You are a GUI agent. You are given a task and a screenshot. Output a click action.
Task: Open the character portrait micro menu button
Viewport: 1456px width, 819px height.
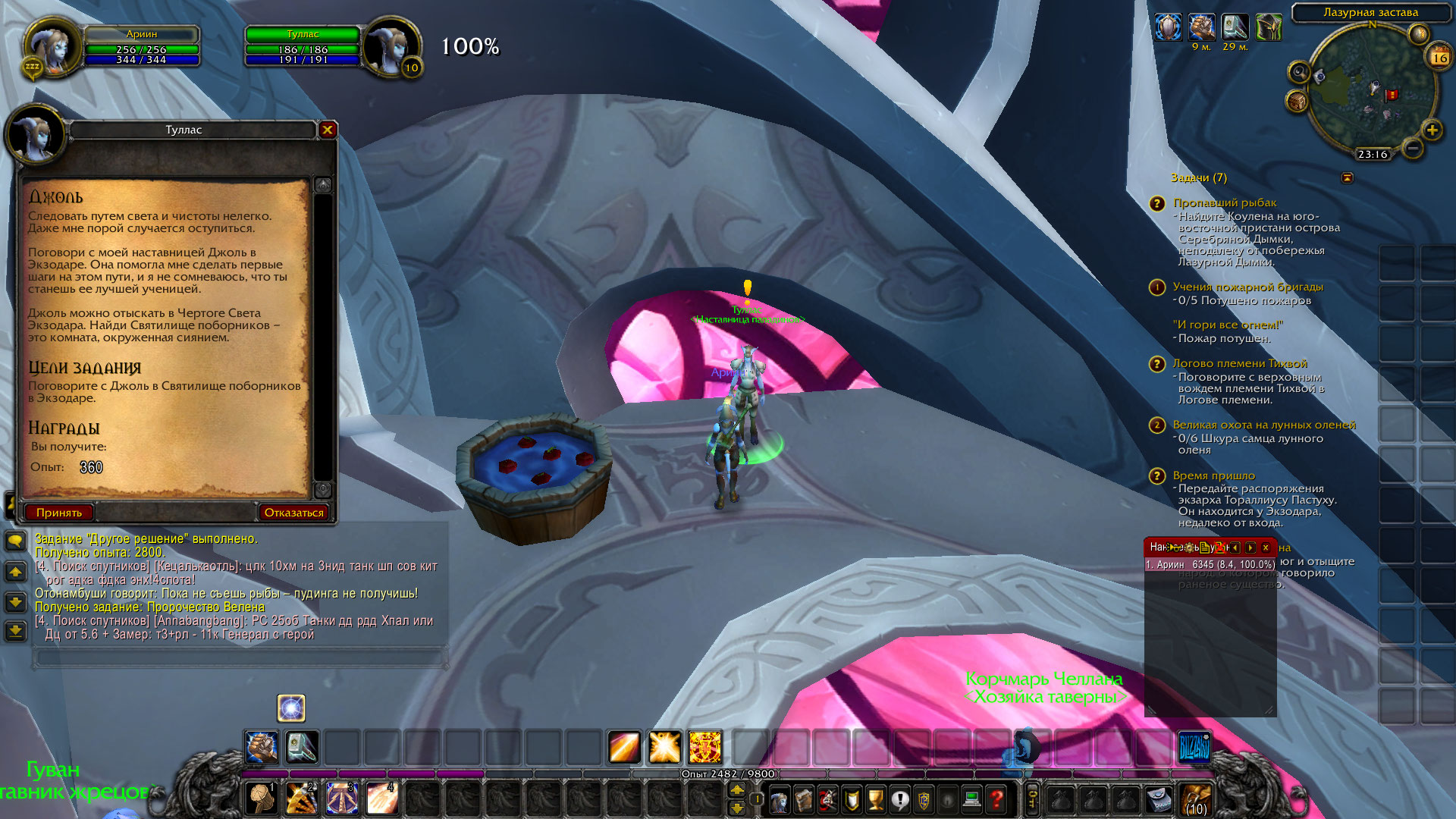click(x=779, y=799)
